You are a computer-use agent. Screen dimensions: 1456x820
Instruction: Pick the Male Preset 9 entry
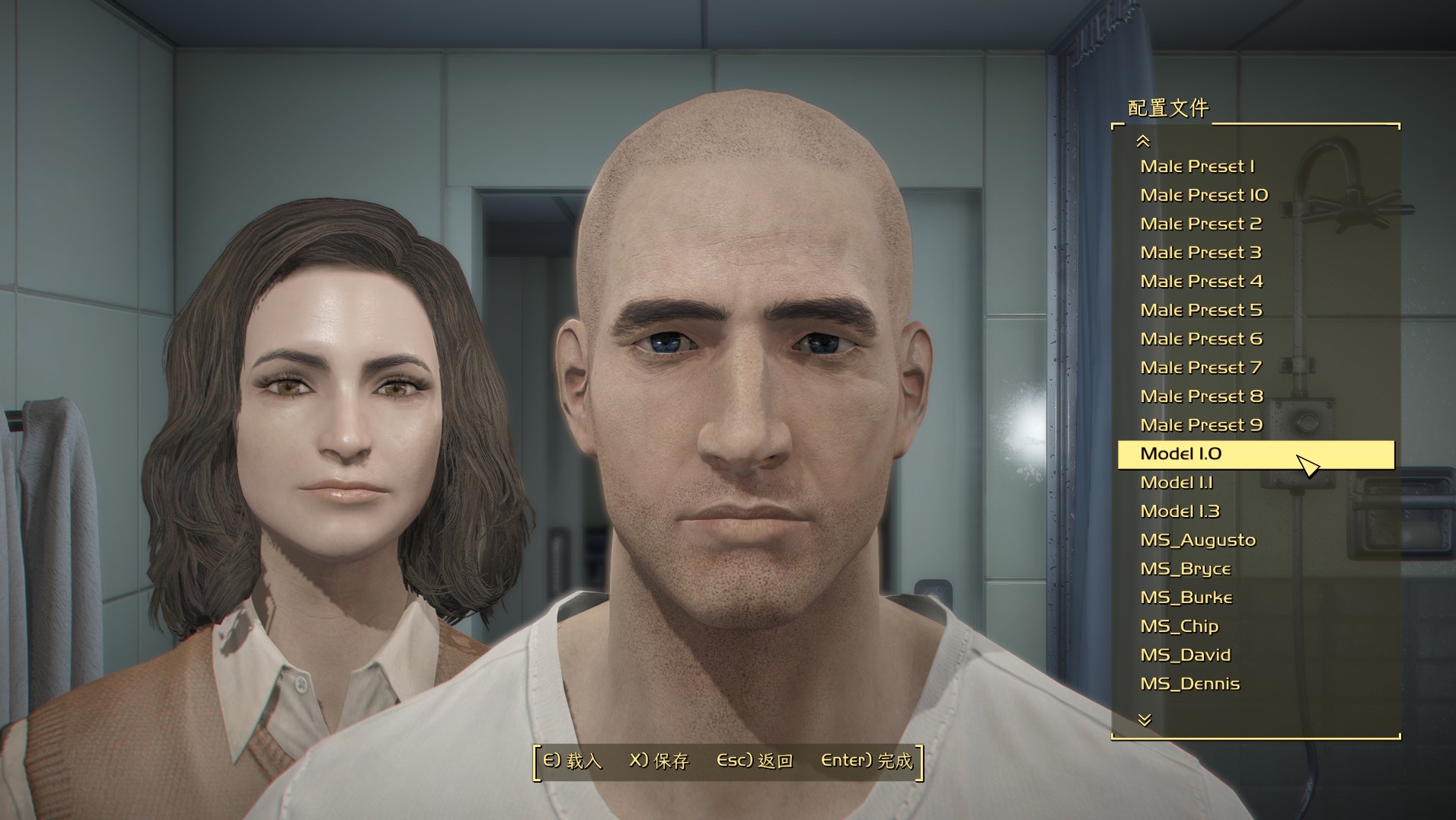click(x=1201, y=425)
